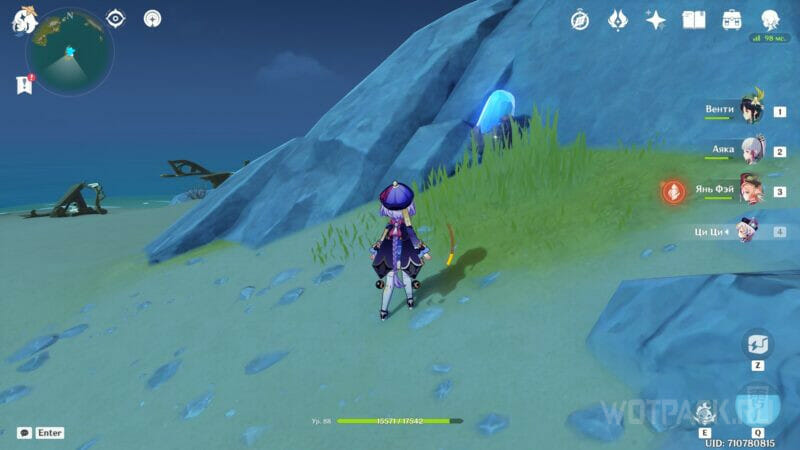The width and height of the screenshot is (800, 450).
Task: Toggle the elemental sight eye icon
Action: 116,19
